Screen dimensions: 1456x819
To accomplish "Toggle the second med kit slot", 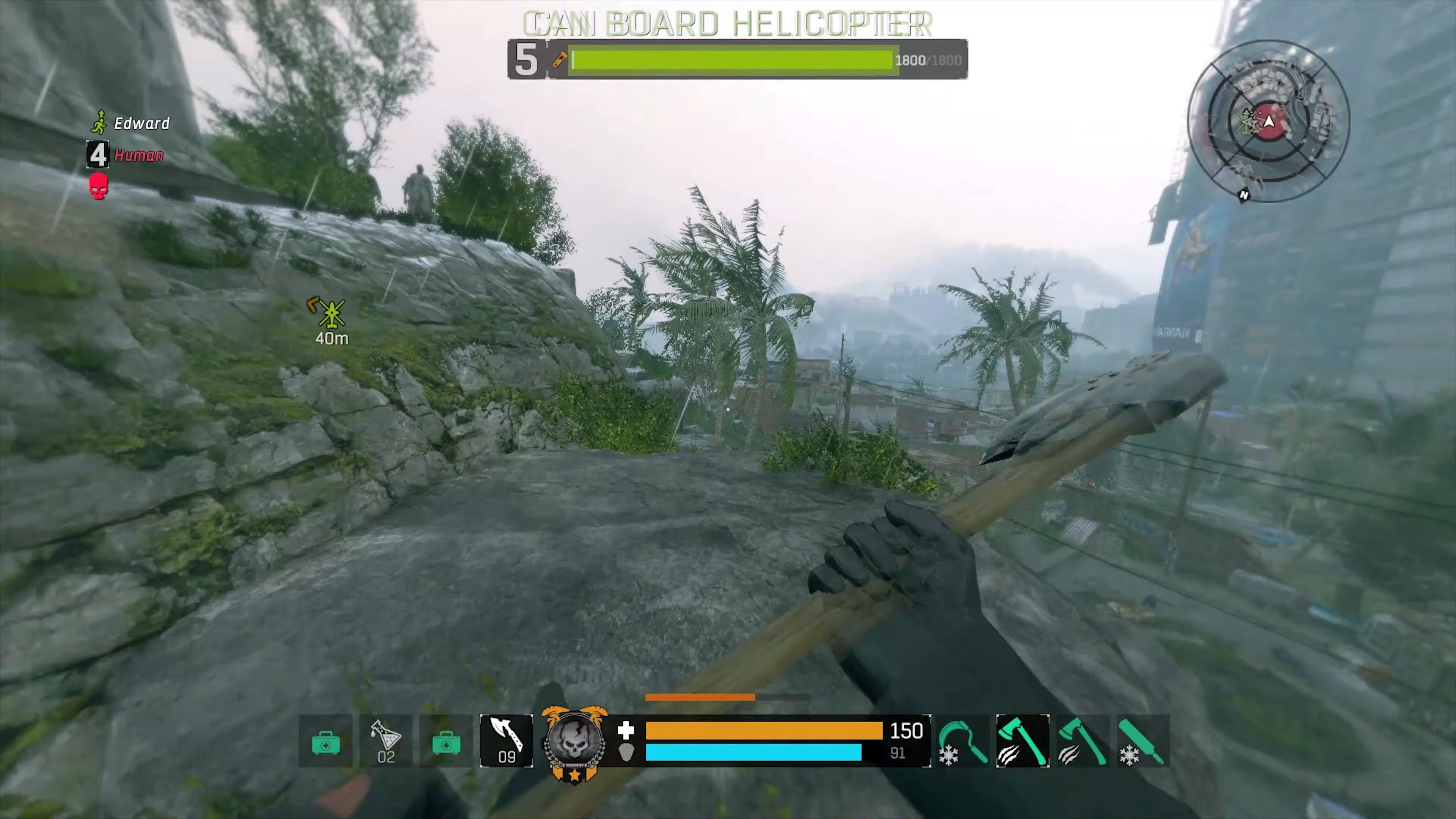I will (x=446, y=741).
